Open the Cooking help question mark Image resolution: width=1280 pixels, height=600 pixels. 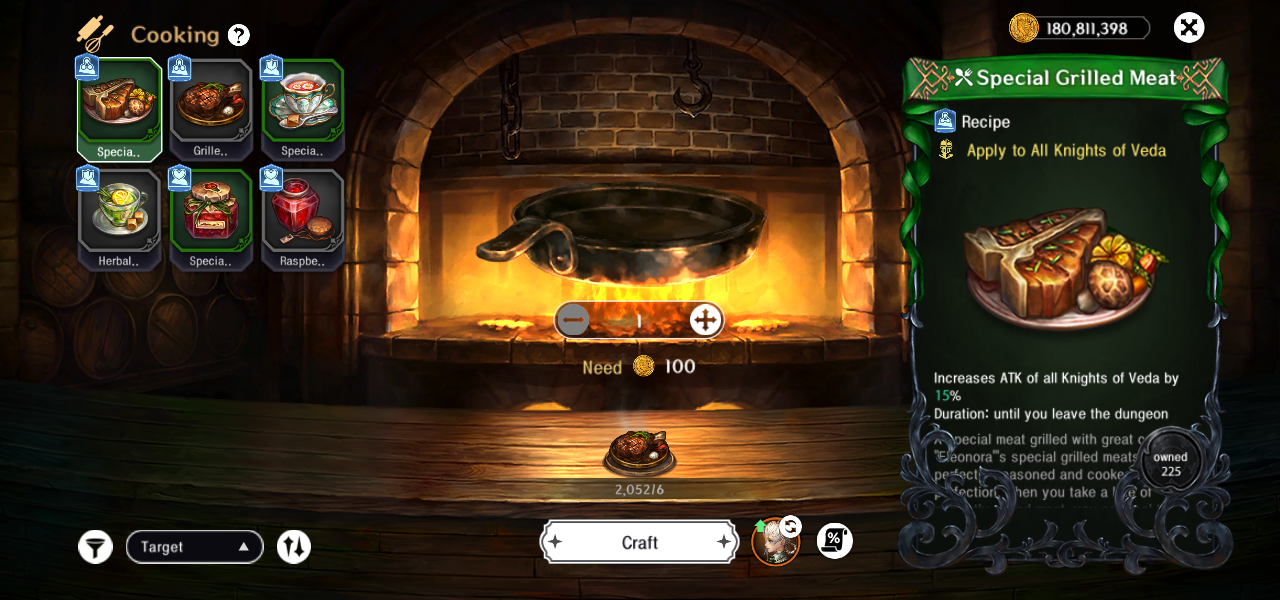pos(238,35)
